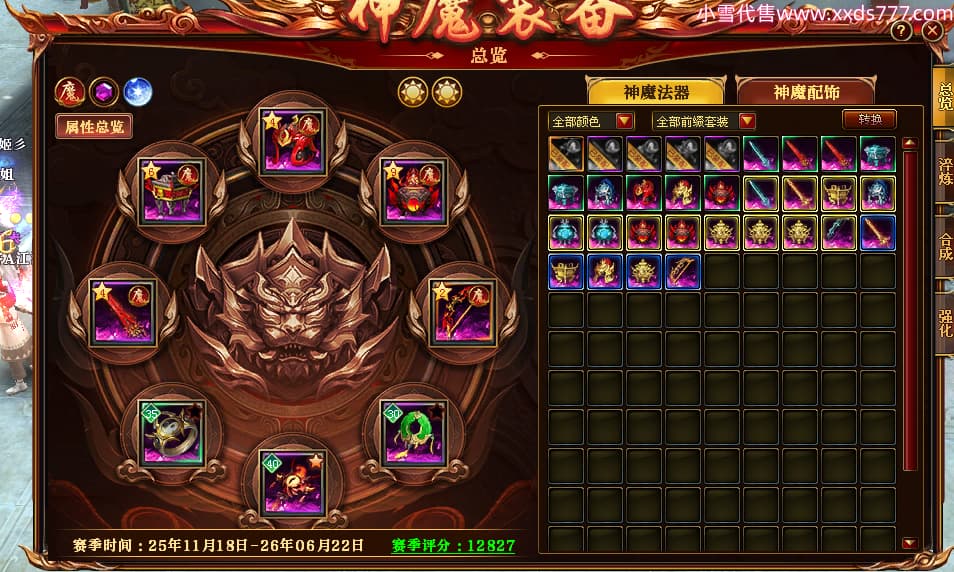Open the question mark help button
This screenshot has width=954, height=572.
tap(901, 31)
